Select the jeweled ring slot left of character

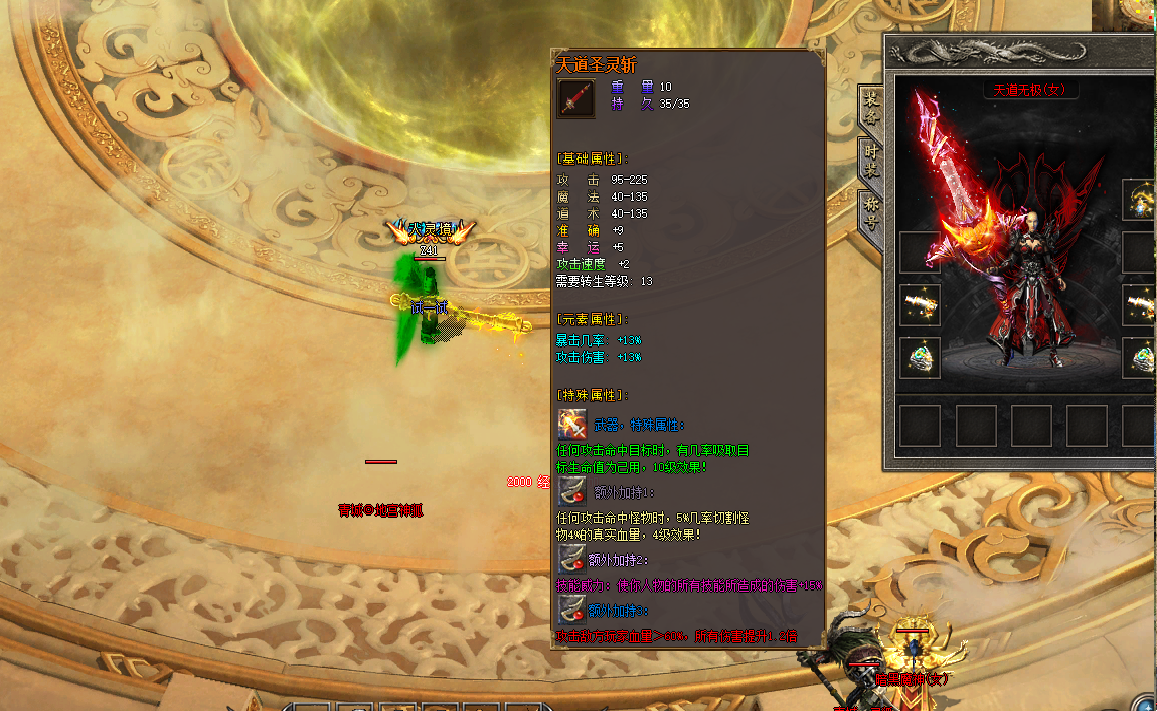coord(920,357)
